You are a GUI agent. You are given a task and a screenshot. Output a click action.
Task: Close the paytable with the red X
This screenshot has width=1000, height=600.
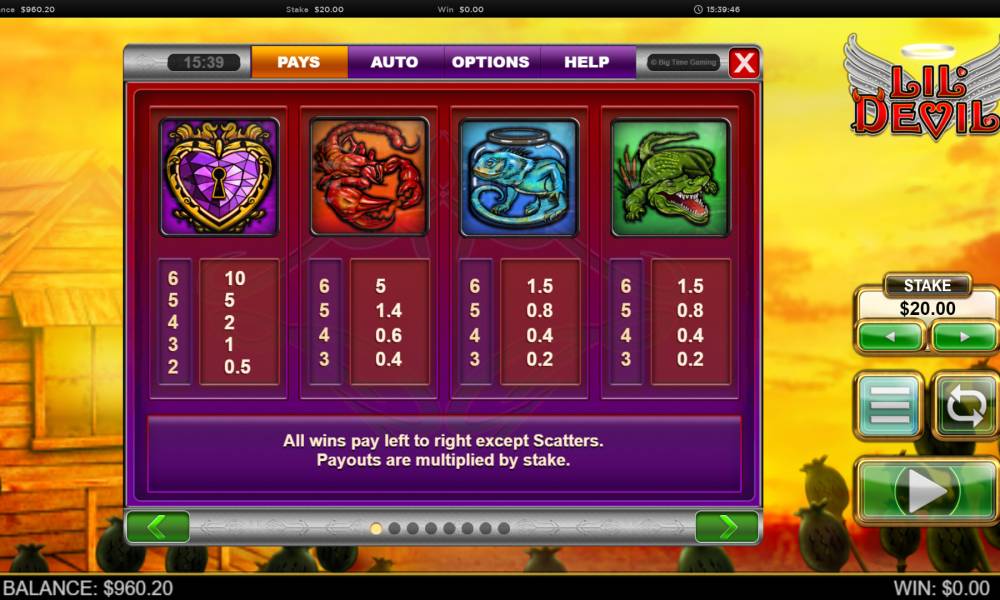744,63
